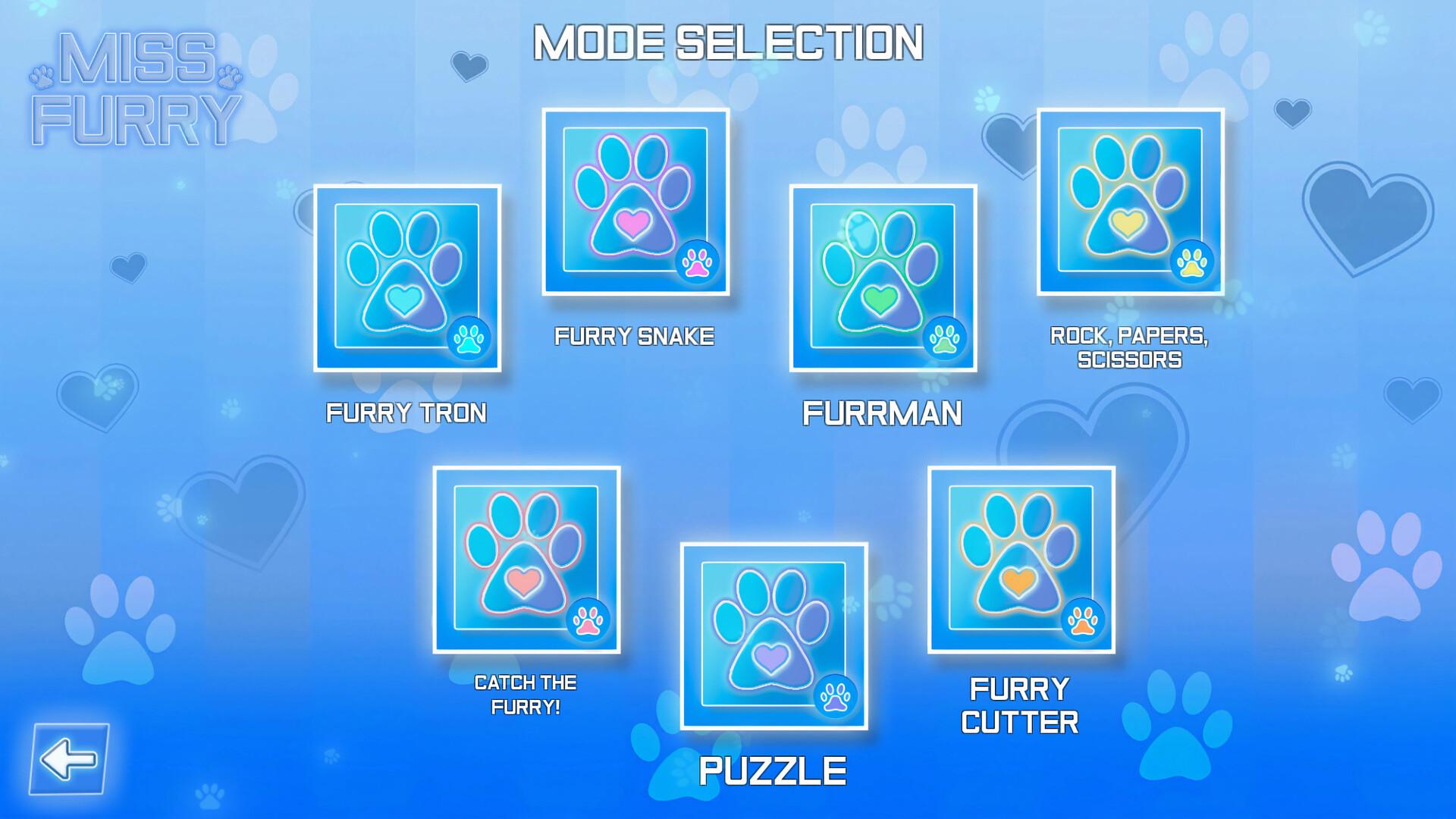Click the Furry Tron text label
This screenshot has width=1456, height=819.
click(x=407, y=413)
